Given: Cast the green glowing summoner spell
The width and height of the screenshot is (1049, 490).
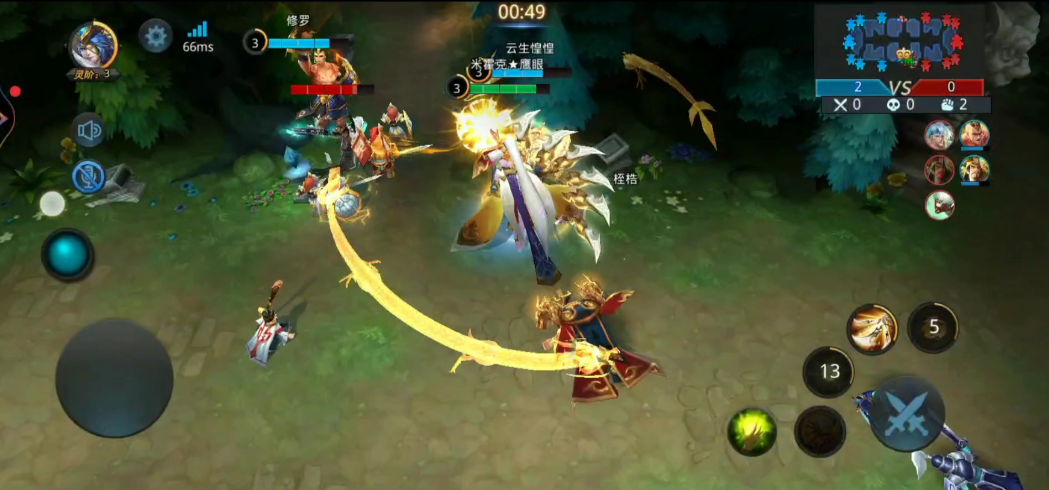Looking at the screenshot, I should tap(753, 431).
